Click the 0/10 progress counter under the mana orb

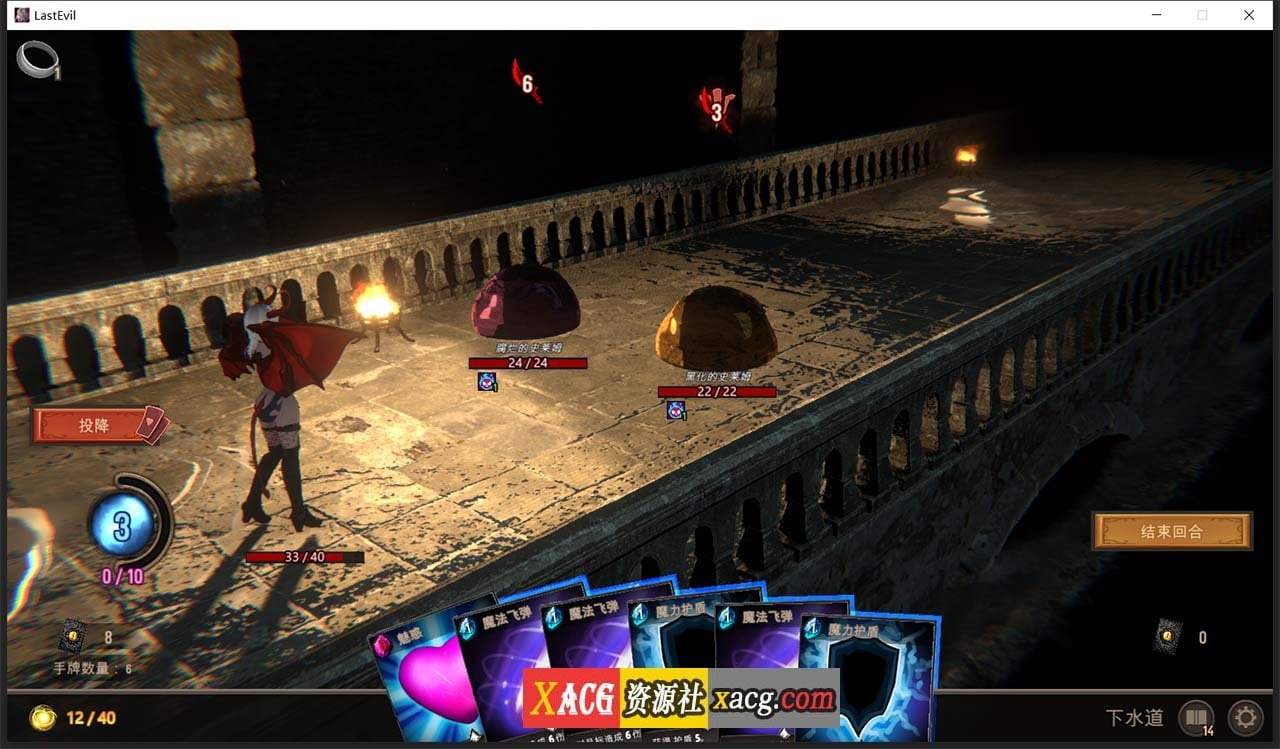coord(122,574)
